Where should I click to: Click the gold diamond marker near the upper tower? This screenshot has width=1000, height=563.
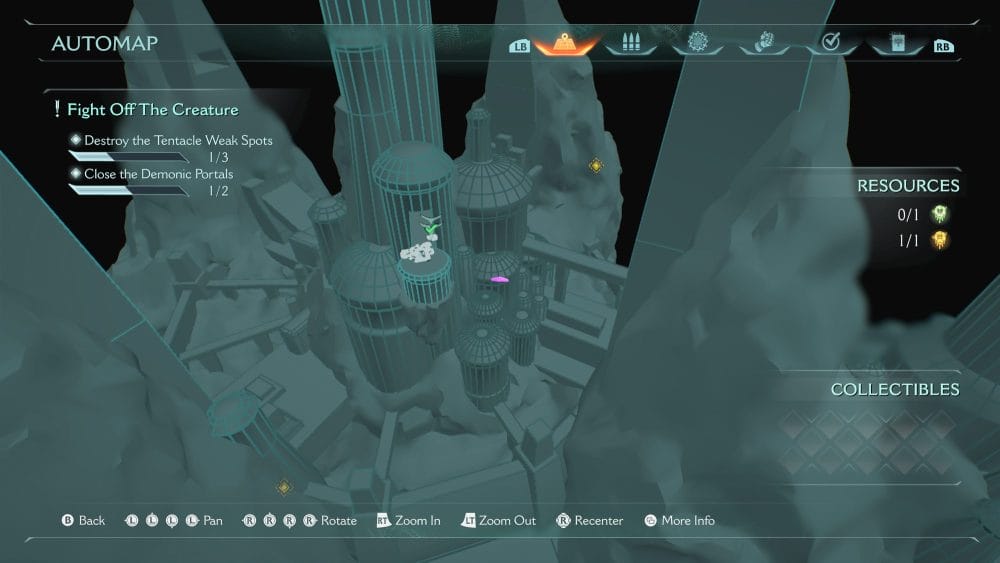(596, 165)
